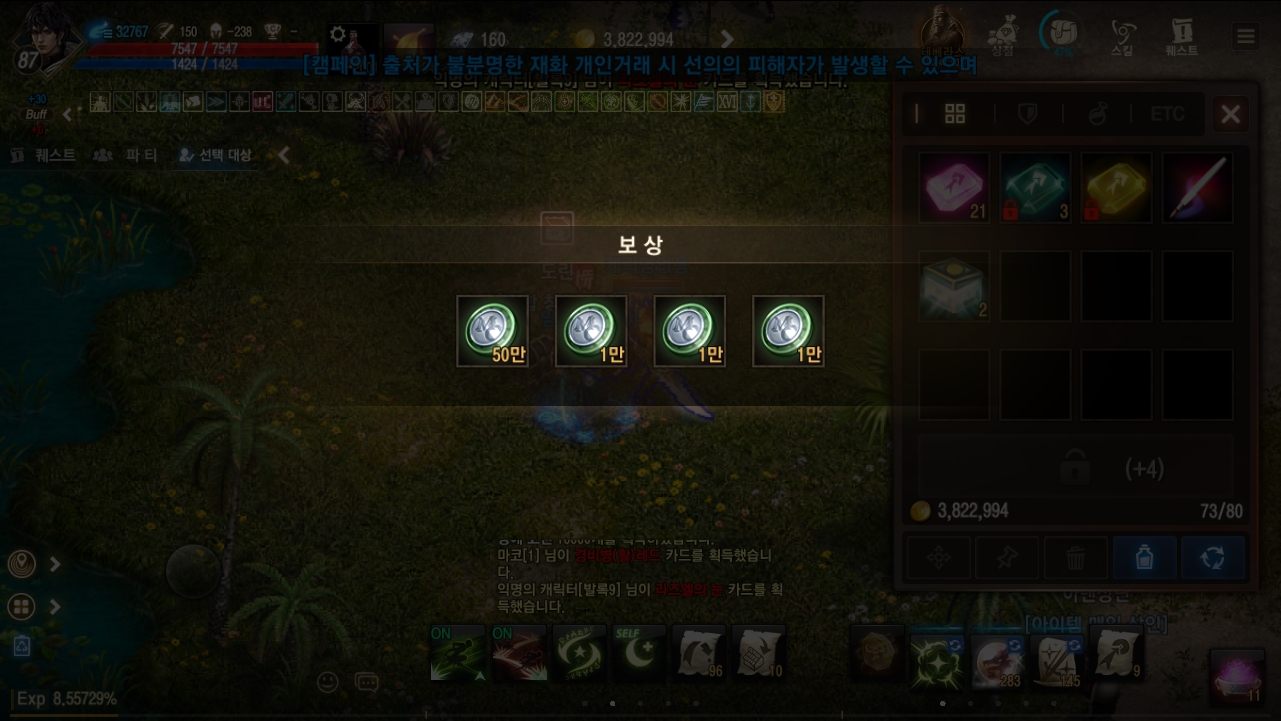
Task: Collect the 50만 coin reward
Action: coord(492,330)
